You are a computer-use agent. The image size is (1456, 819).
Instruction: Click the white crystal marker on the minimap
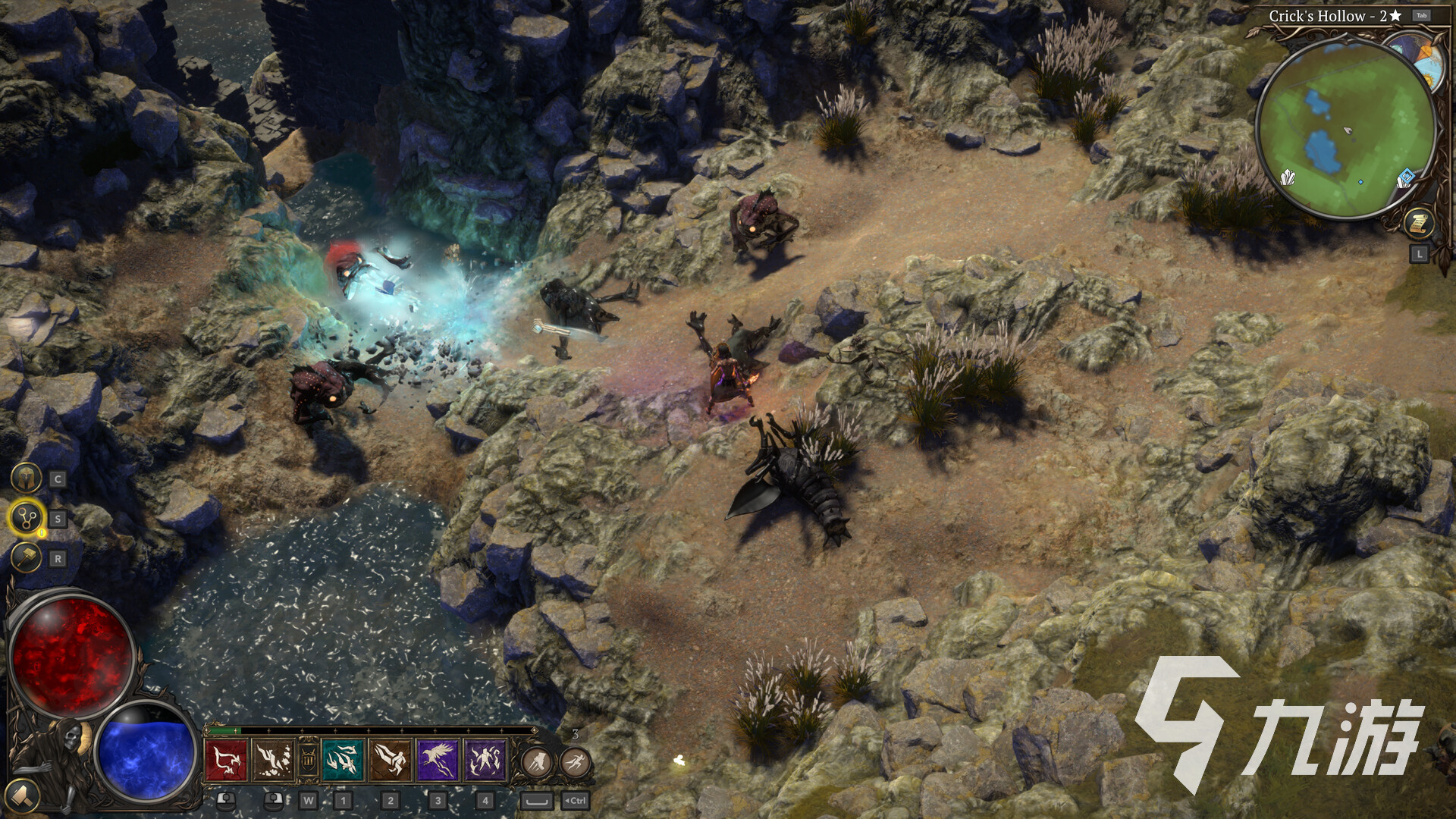click(x=1288, y=179)
